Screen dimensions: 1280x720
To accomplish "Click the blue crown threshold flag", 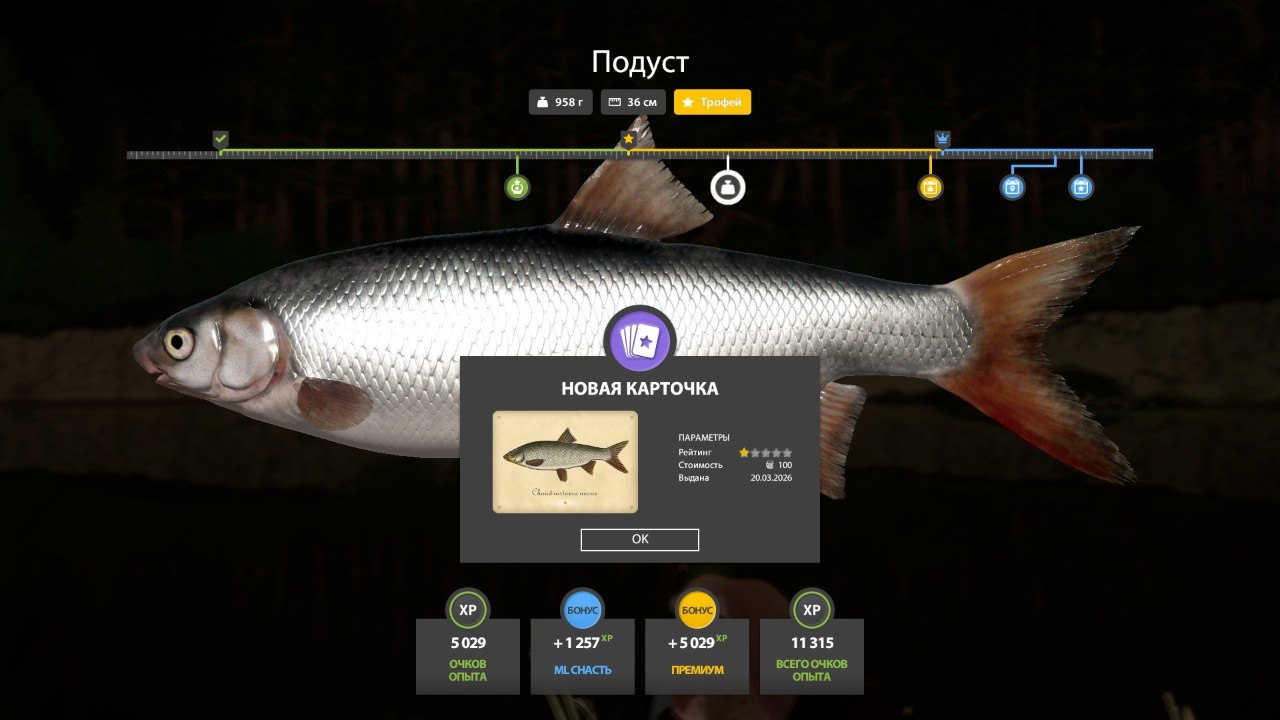I will (942, 139).
